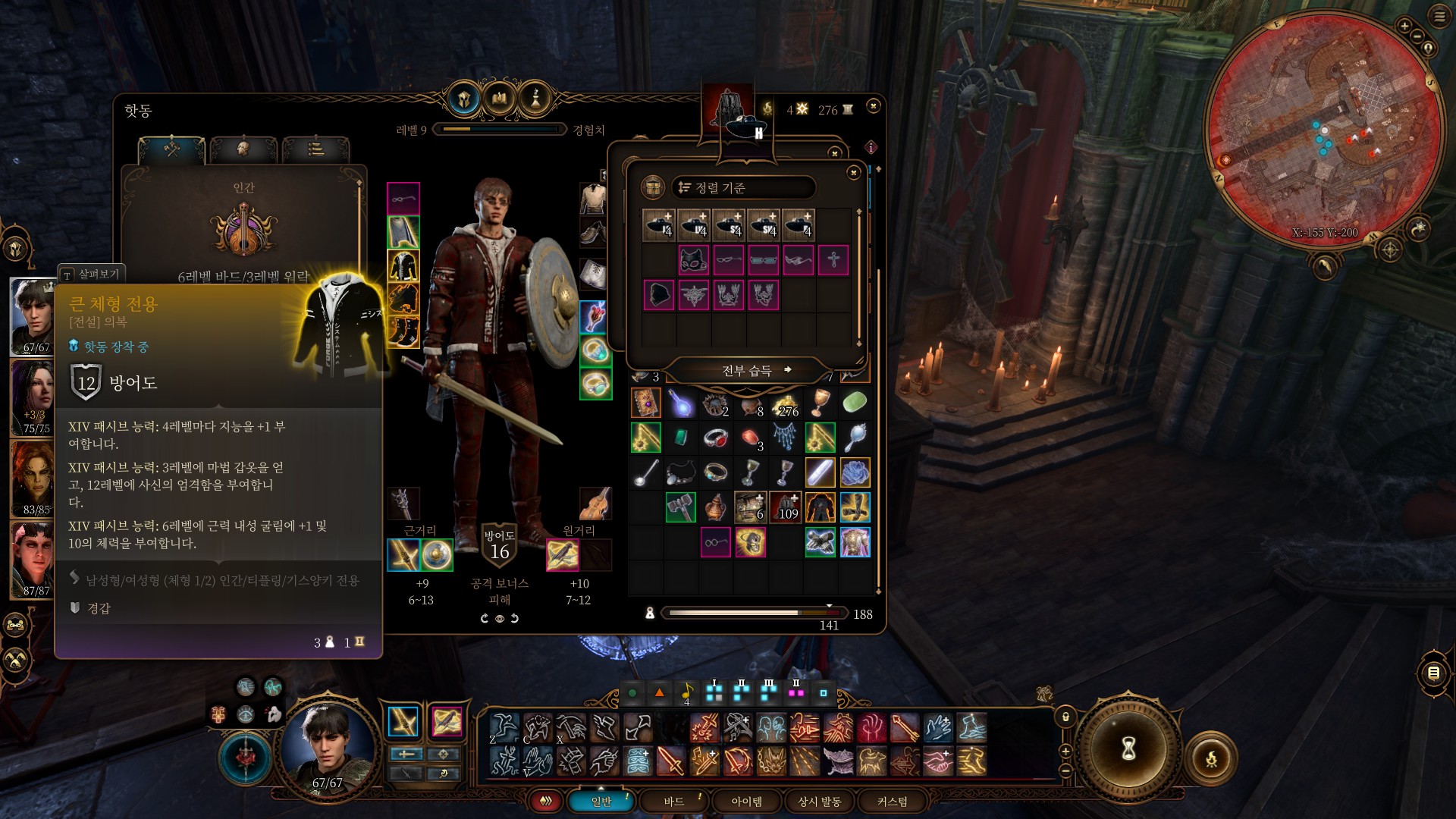Click the equipped lute instrument slot
Screen dimensions: 1456x819
(x=595, y=504)
